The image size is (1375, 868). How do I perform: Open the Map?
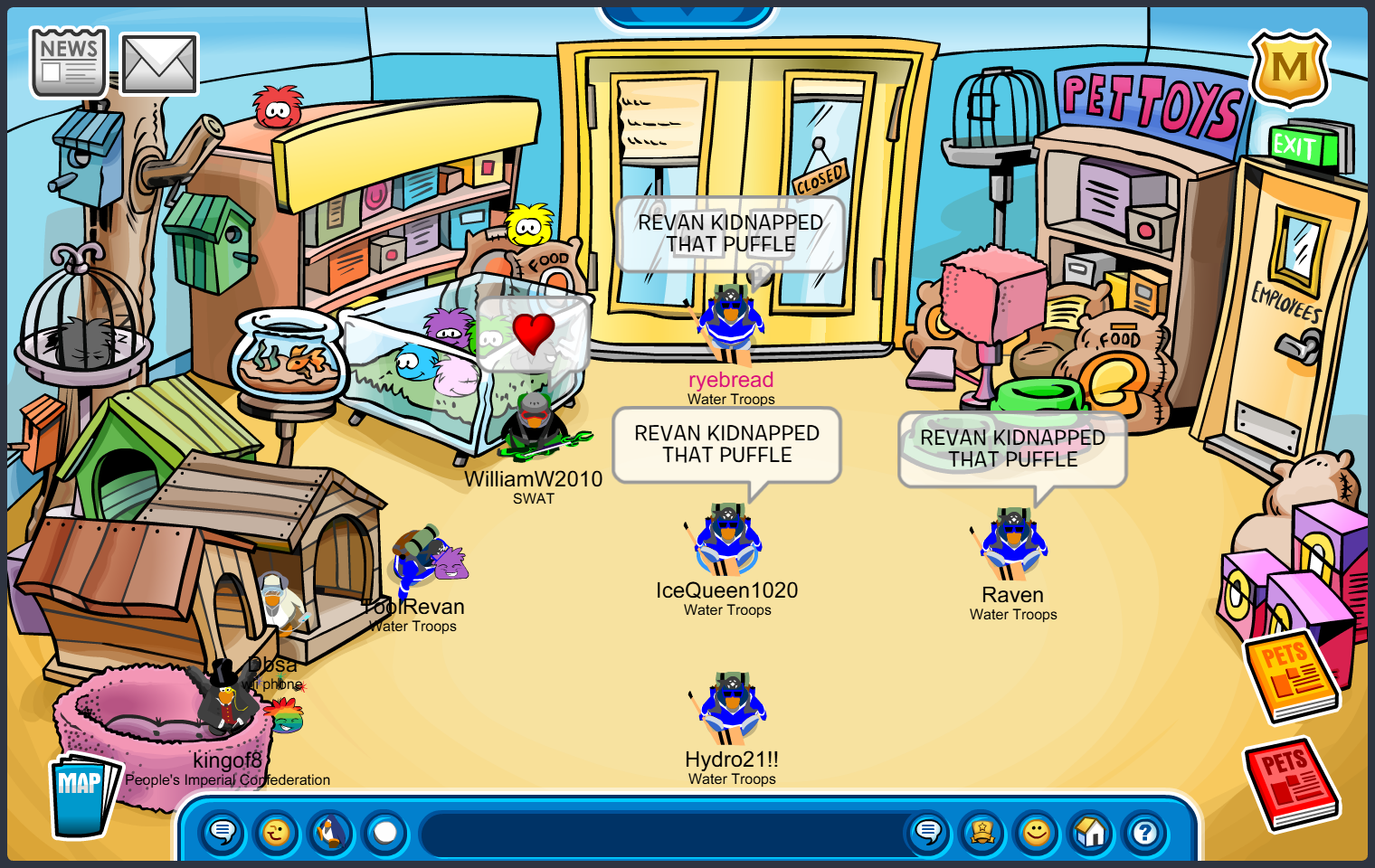click(x=83, y=795)
